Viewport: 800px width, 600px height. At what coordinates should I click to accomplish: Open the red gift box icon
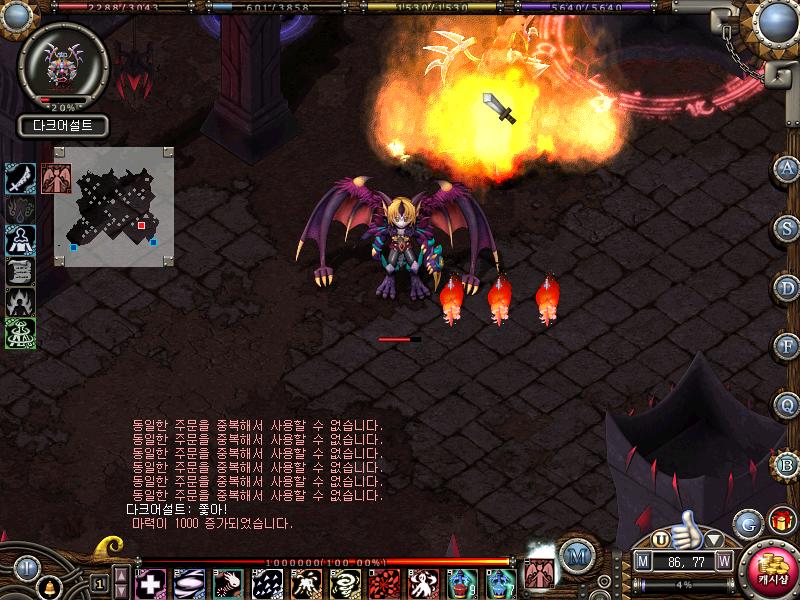780,520
